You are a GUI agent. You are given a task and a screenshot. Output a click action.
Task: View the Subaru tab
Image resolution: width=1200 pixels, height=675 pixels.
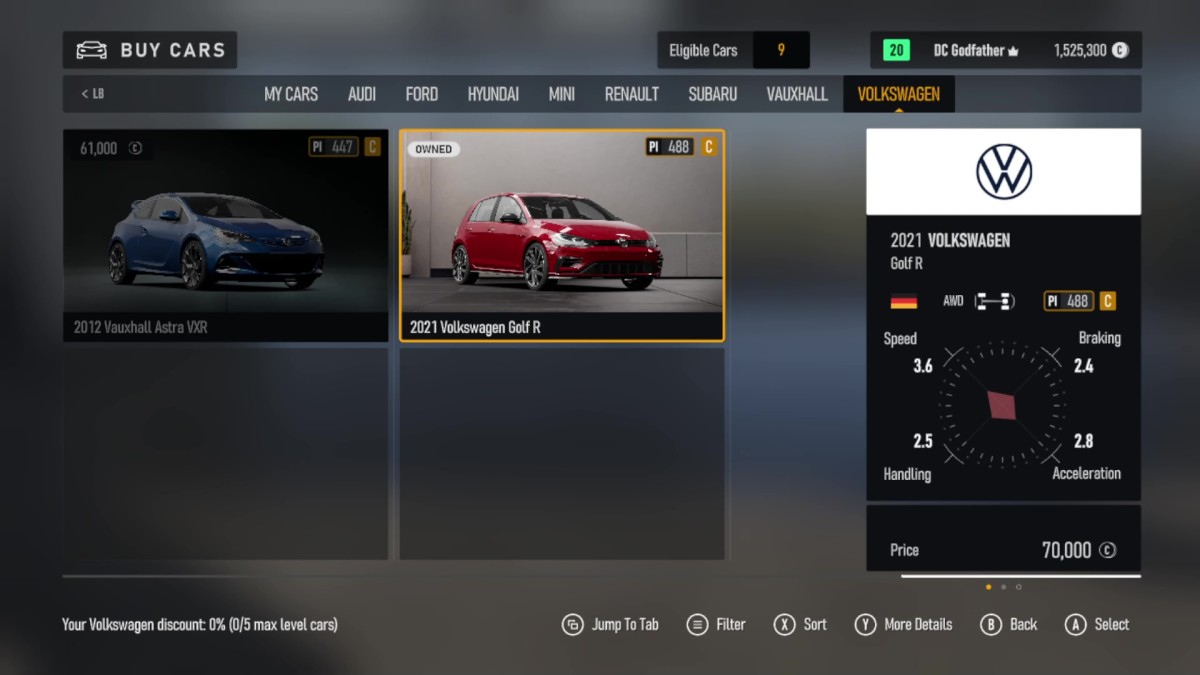pos(712,94)
